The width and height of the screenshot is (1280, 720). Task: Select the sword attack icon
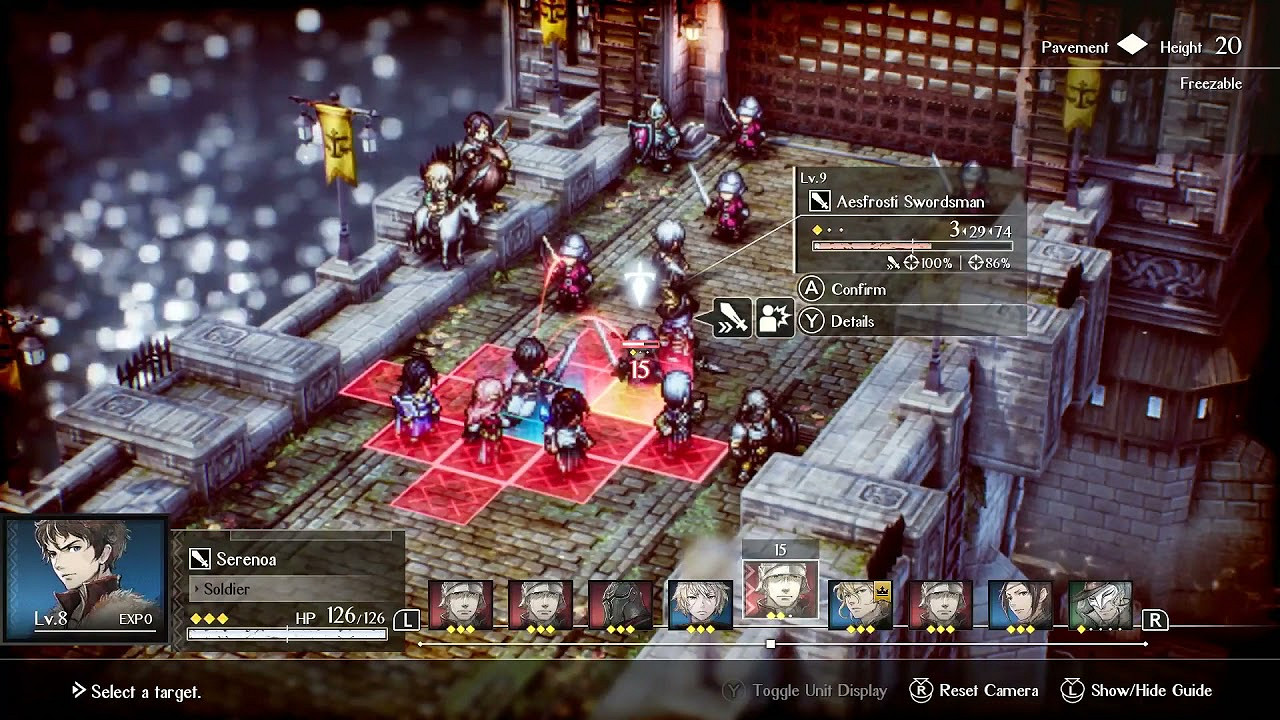733,319
